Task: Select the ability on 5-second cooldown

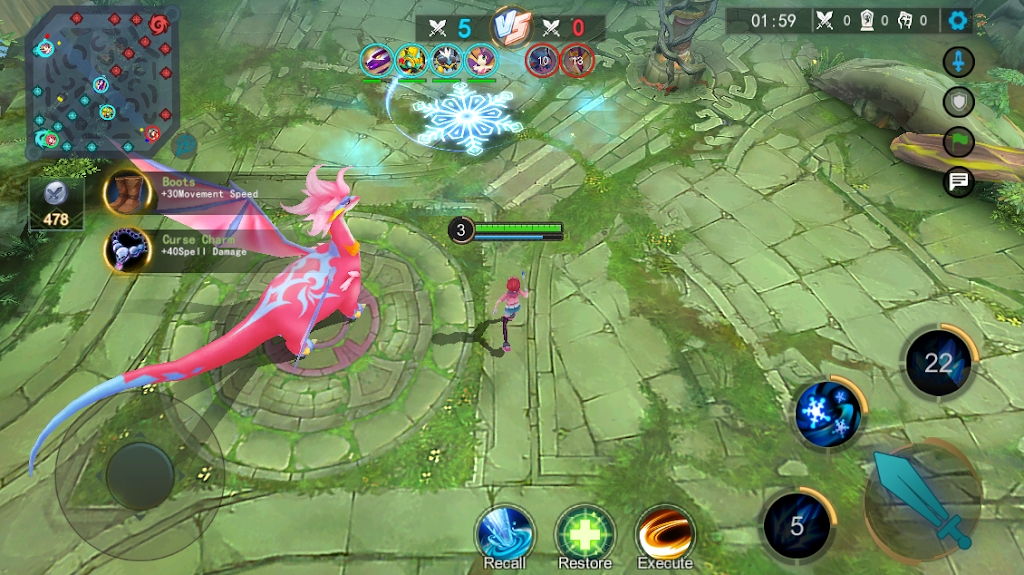Action: click(797, 525)
